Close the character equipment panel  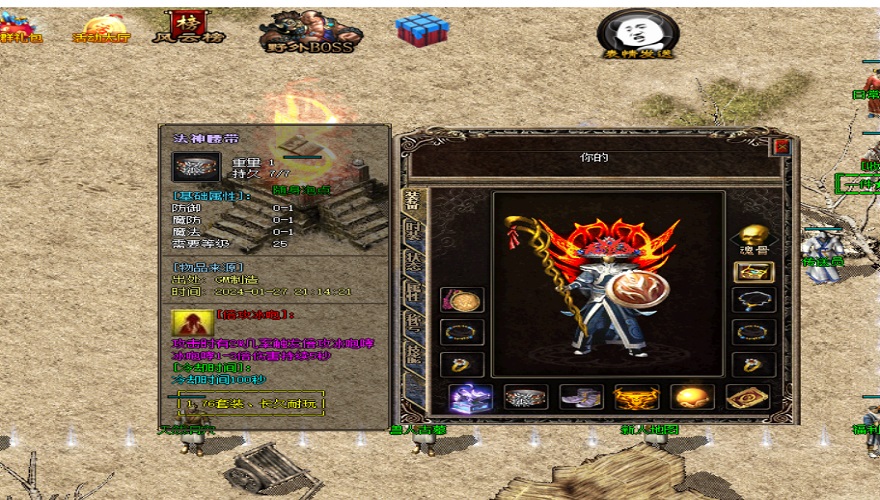[x=782, y=146]
